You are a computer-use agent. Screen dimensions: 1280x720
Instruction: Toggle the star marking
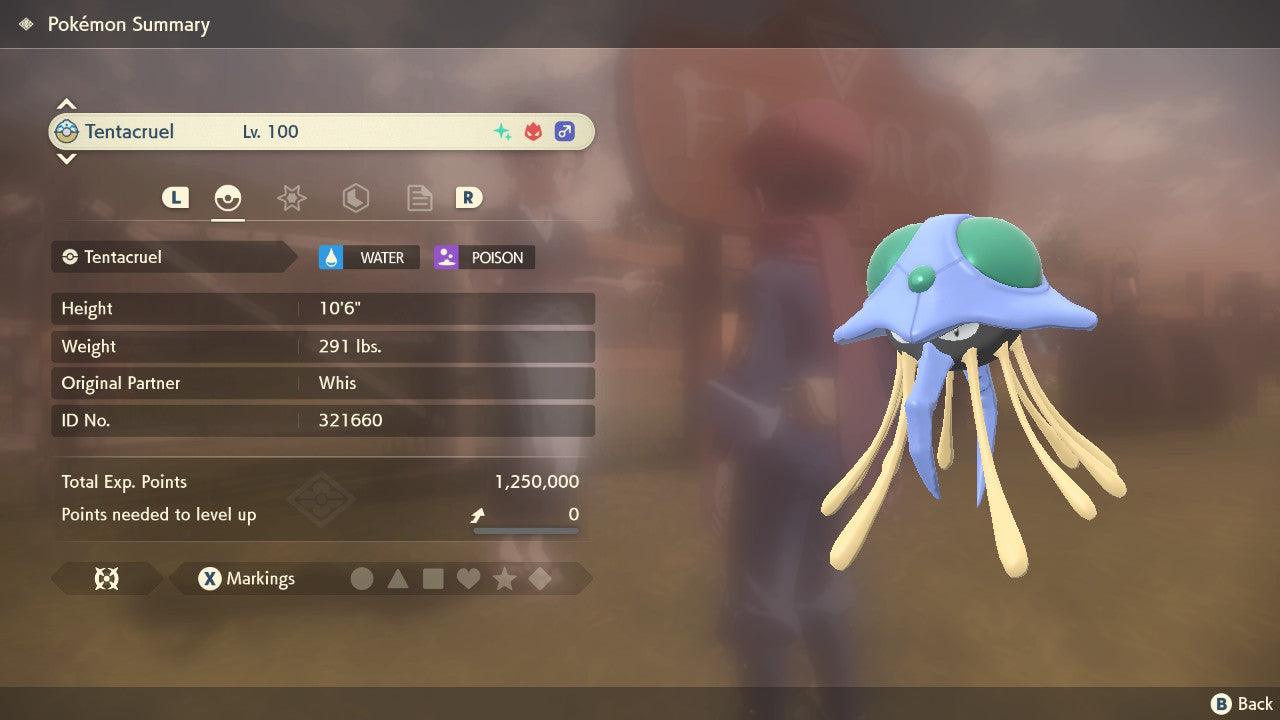pyautogui.click(x=504, y=579)
